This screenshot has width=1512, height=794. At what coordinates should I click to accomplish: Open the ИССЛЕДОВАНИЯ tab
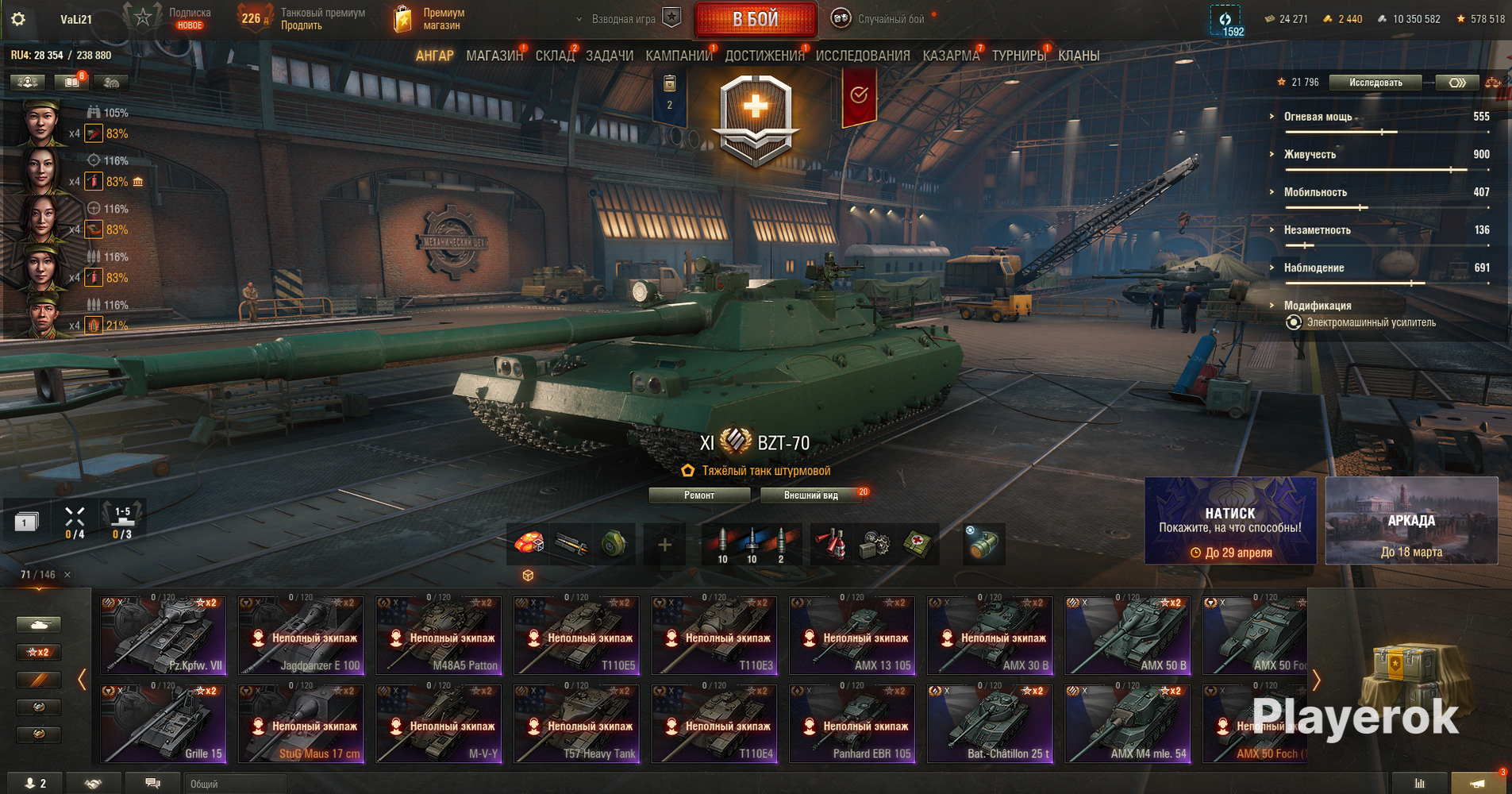863,56
